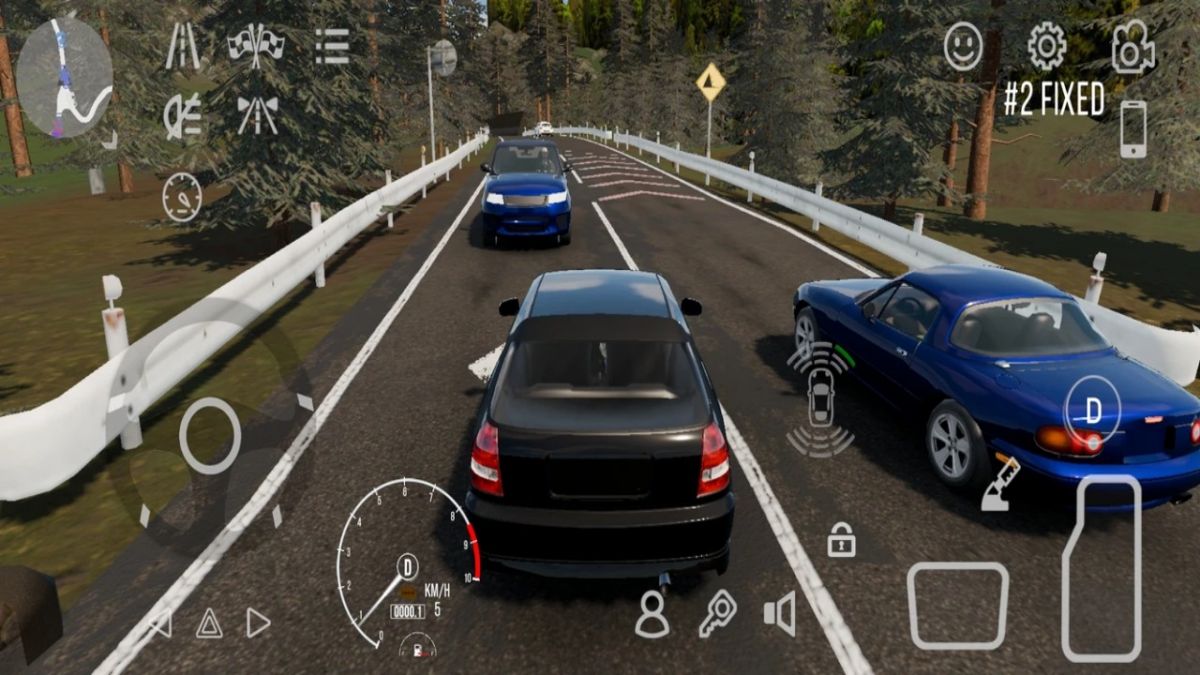1200x675 pixels.
Task: Toggle the headlights icon
Action: click(x=182, y=116)
